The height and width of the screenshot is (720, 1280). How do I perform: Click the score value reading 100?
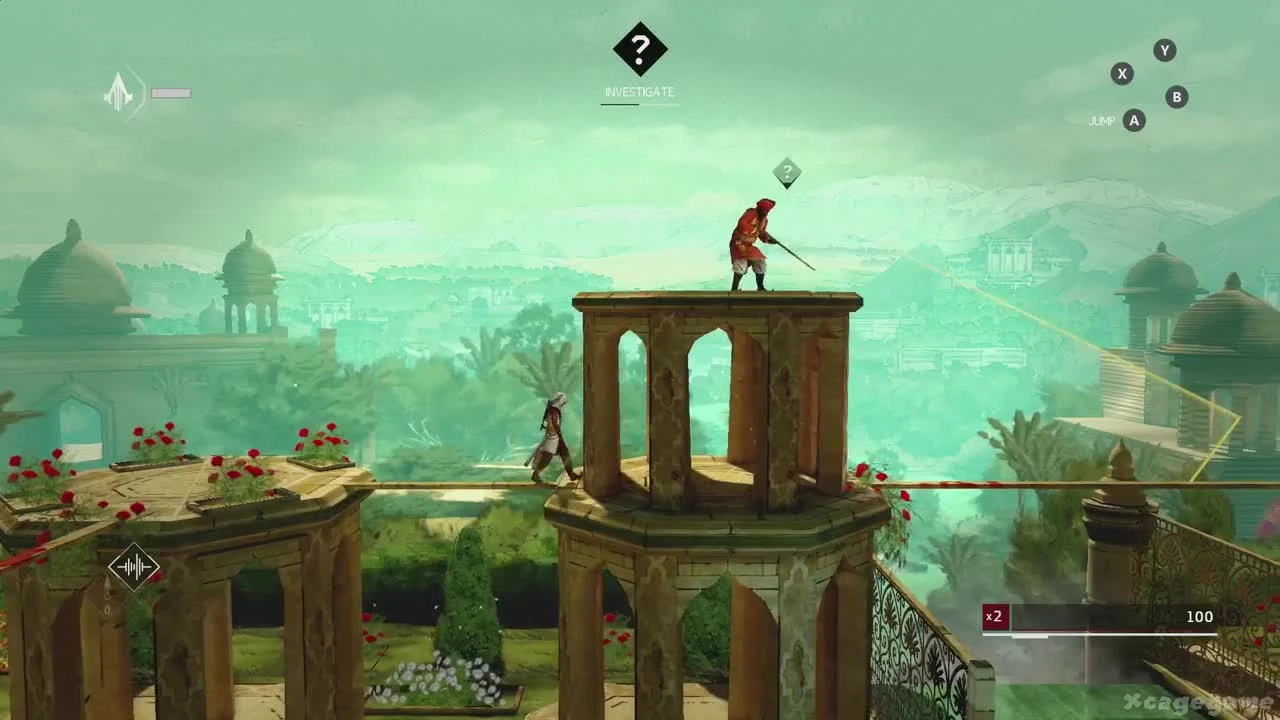pos(1198,617)
